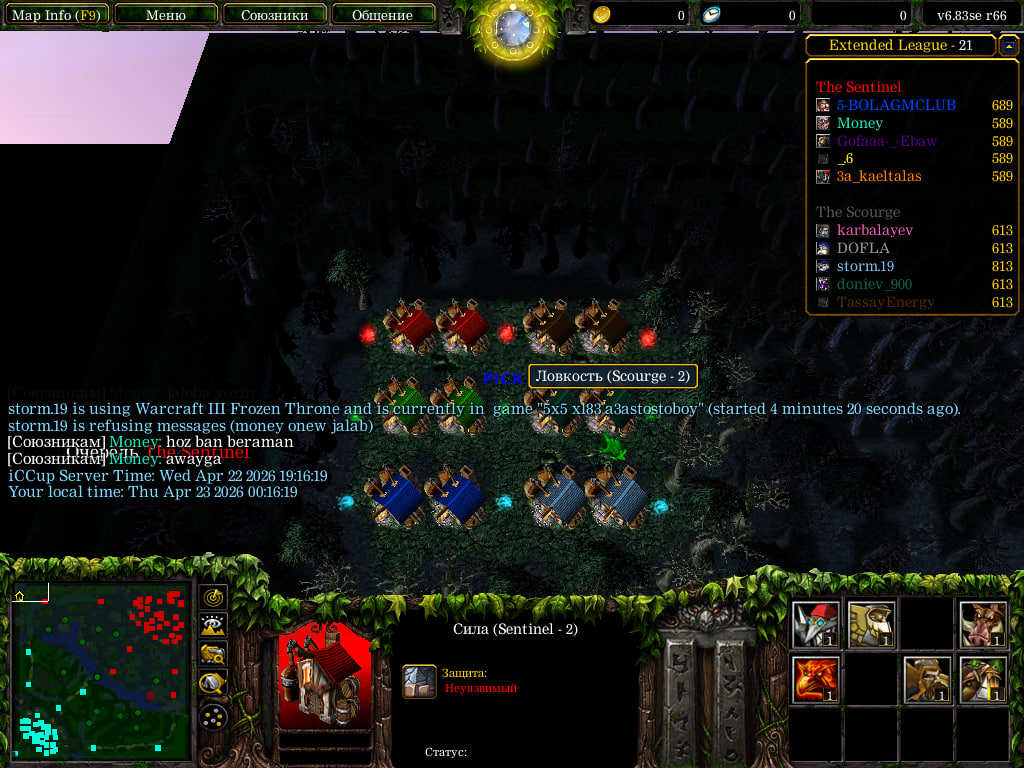Toggle the minimap ally color mode
The width and height of the screenshot is (1024, 768).
pyautogui.click(x=213, y=655)
